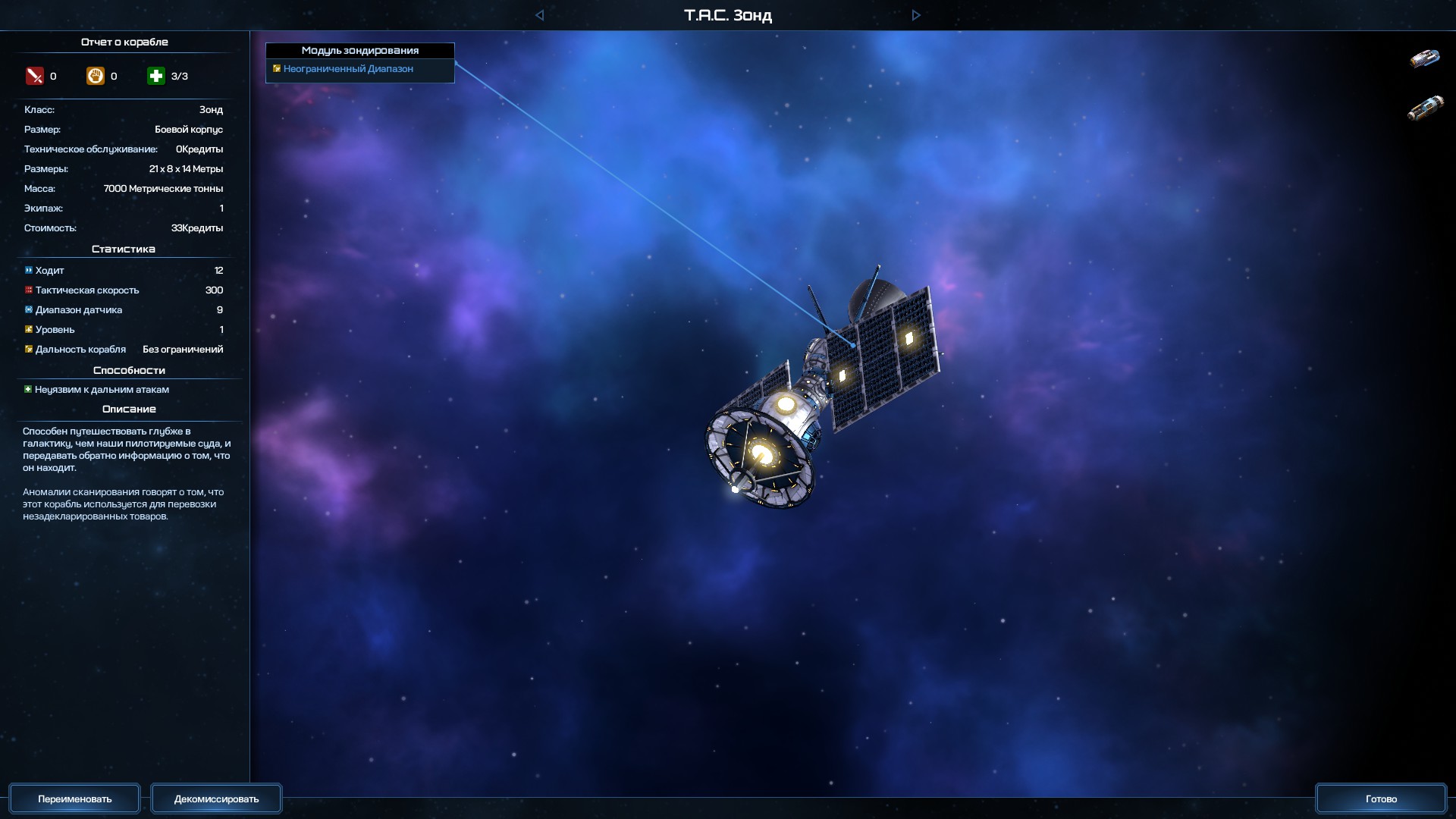Select the blue-nosed capsule ship module thumbnail
1456x819 pixels.
(x=1424, y=58)
